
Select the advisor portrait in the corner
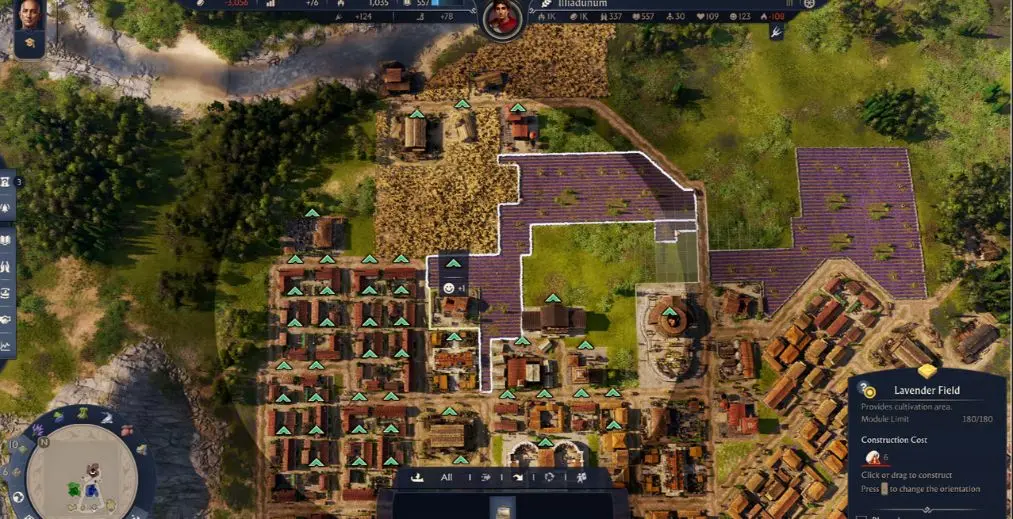pos(29,13)
